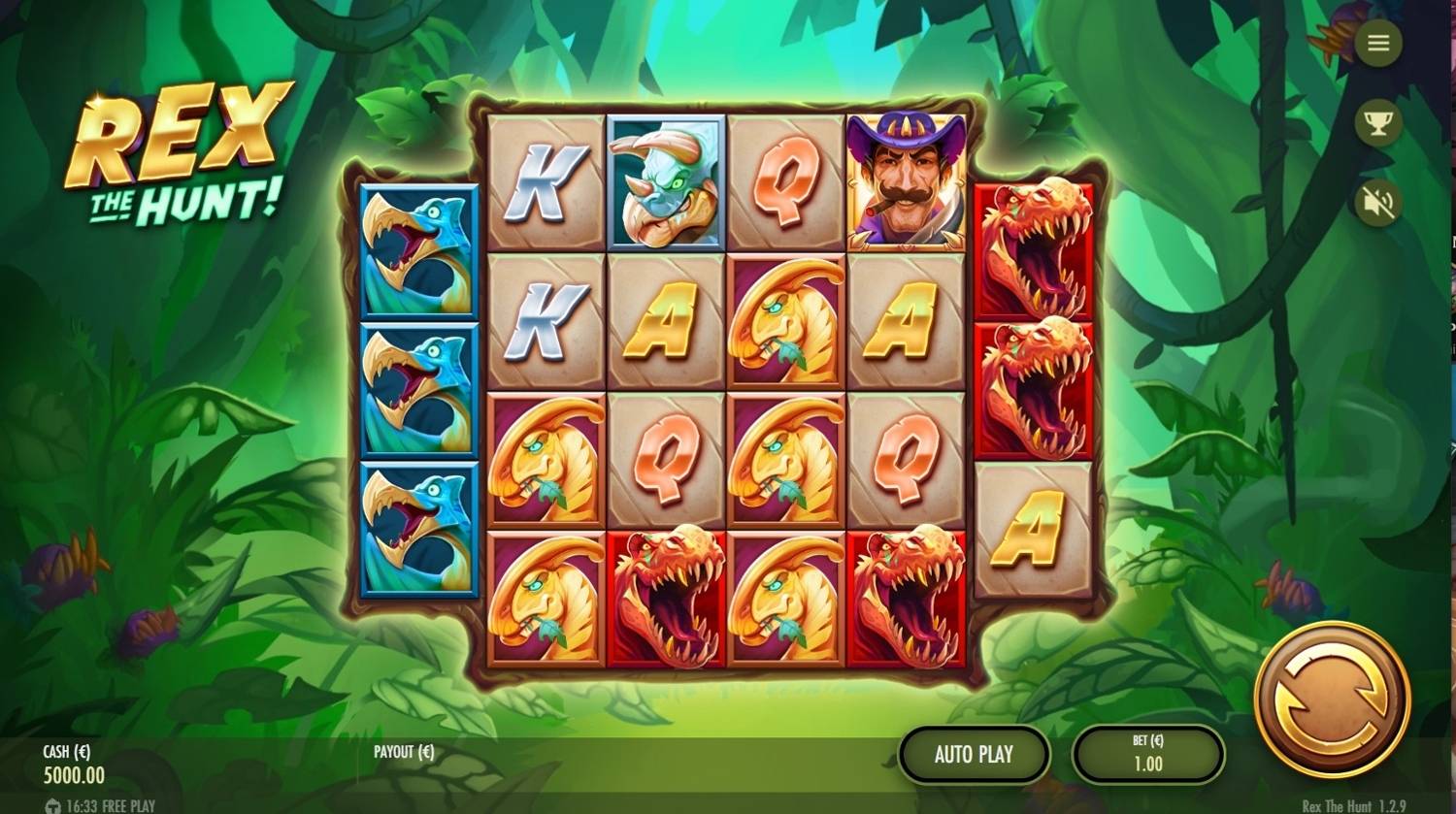Screen dimensions: 1456x814
Task: Open the bet amount selector
Action: click(x=1147, y=754)
